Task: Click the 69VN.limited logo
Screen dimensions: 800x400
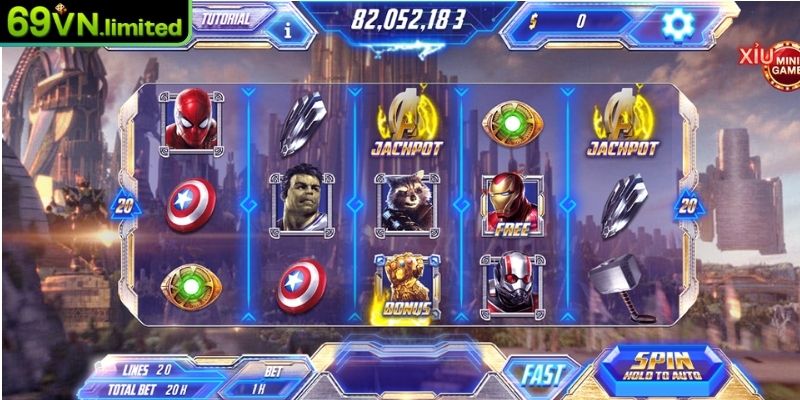Action: 96,23
